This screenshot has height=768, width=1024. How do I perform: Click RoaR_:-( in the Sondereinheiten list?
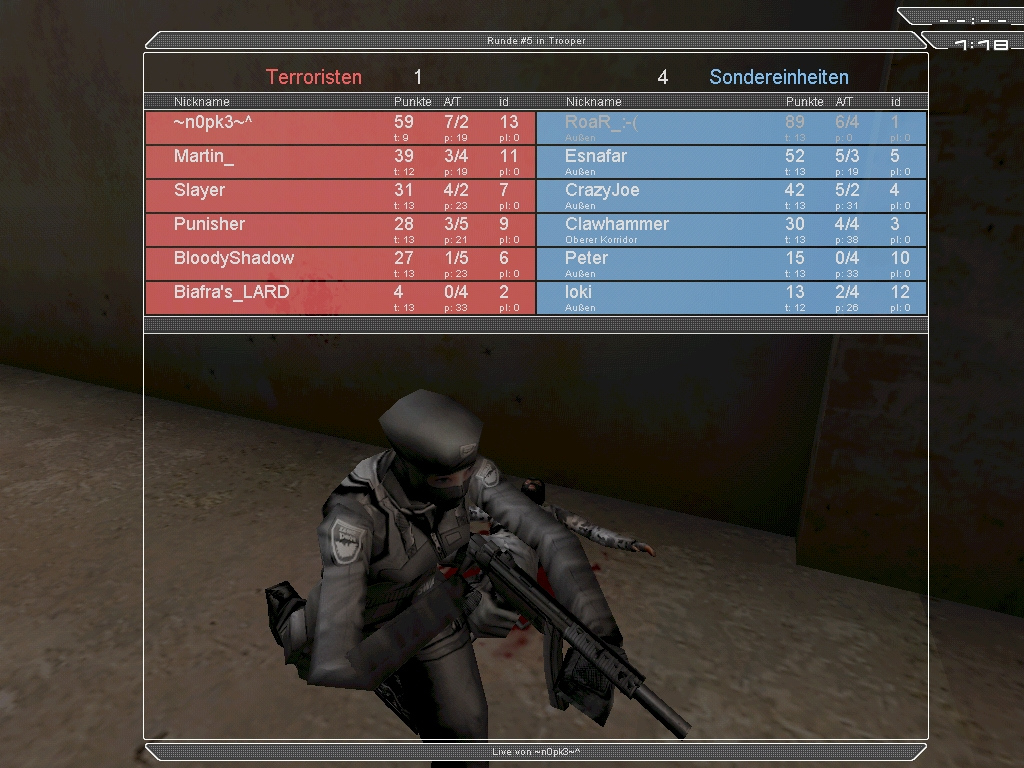click(x=731, y=128)
